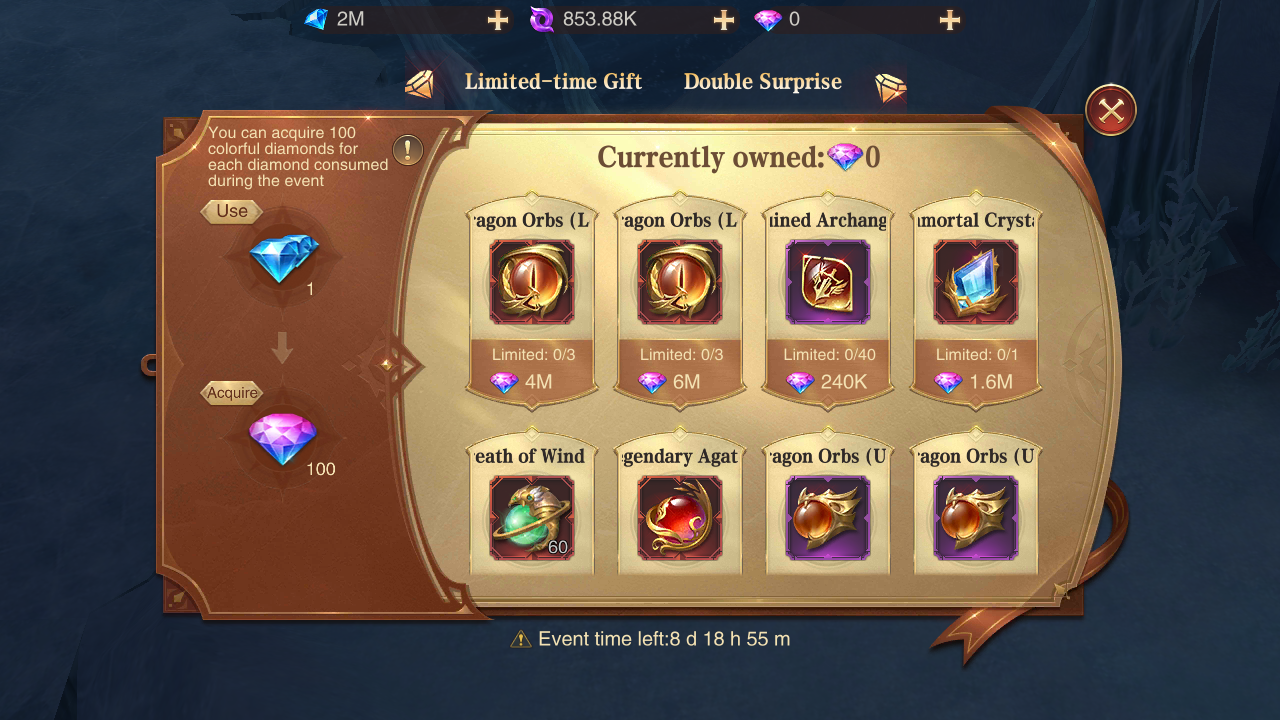Close the event shop window
Viewport: 1280px width, 720px height.
click(x=1110, y=110)
